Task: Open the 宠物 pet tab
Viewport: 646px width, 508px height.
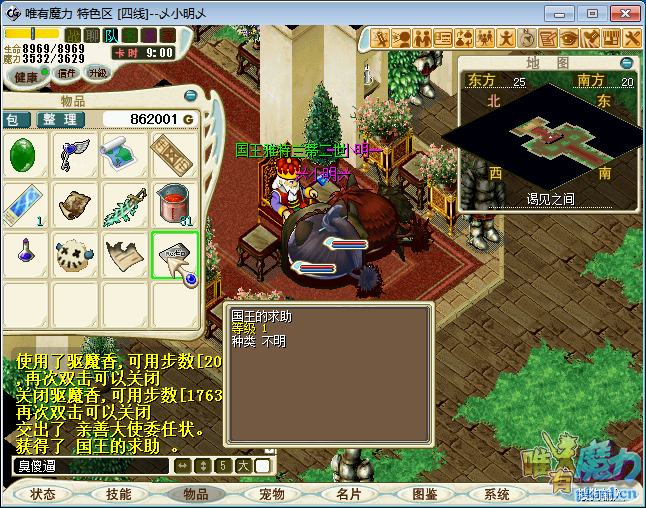Action: pyautogui.click(x=272, y=494)
